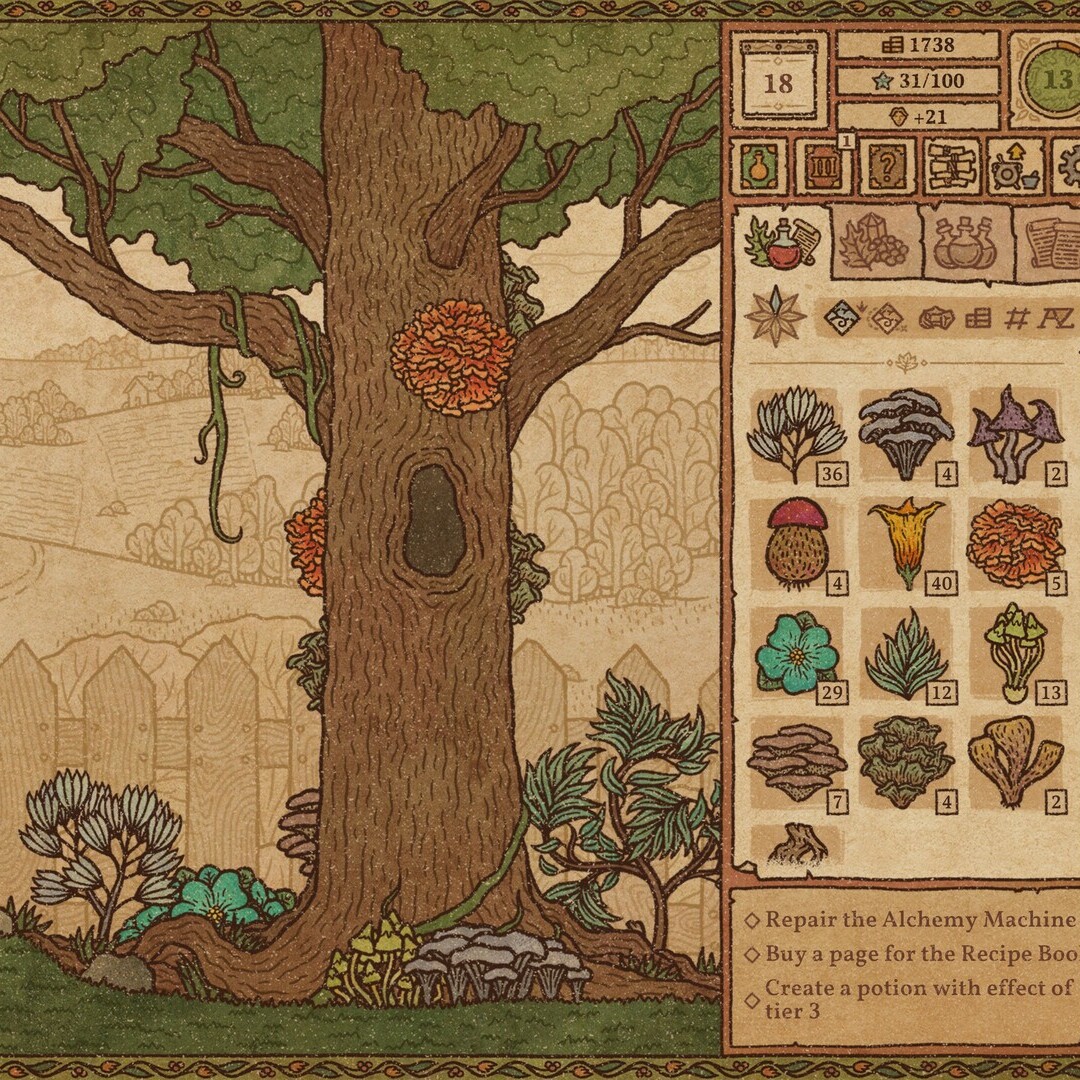Open the red chapter III book
This screenshot has height=1080, width=1080.
pyautogui.click(x=822, y=166)
